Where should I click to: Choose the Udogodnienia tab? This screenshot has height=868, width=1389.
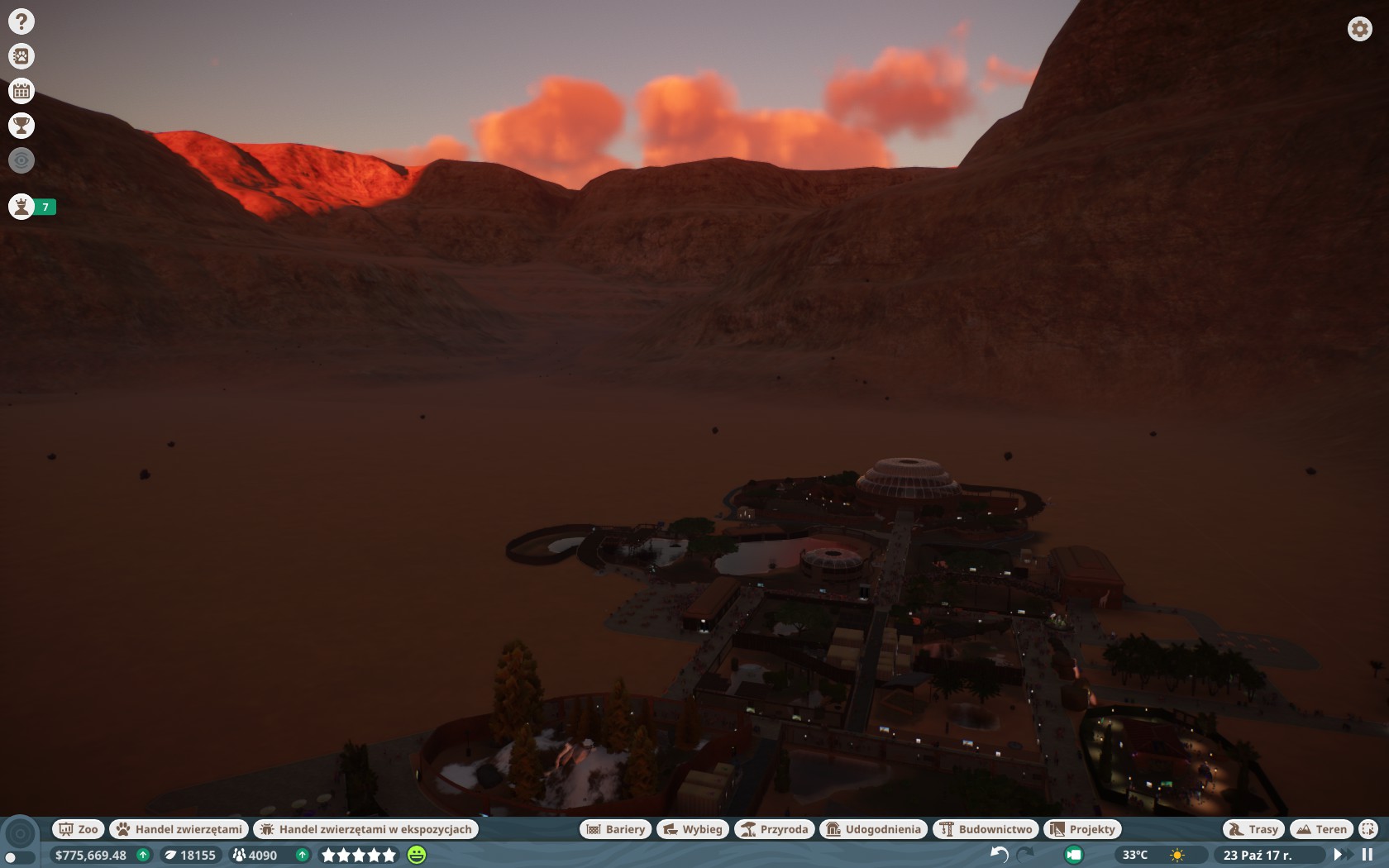[x=874, y=829]
